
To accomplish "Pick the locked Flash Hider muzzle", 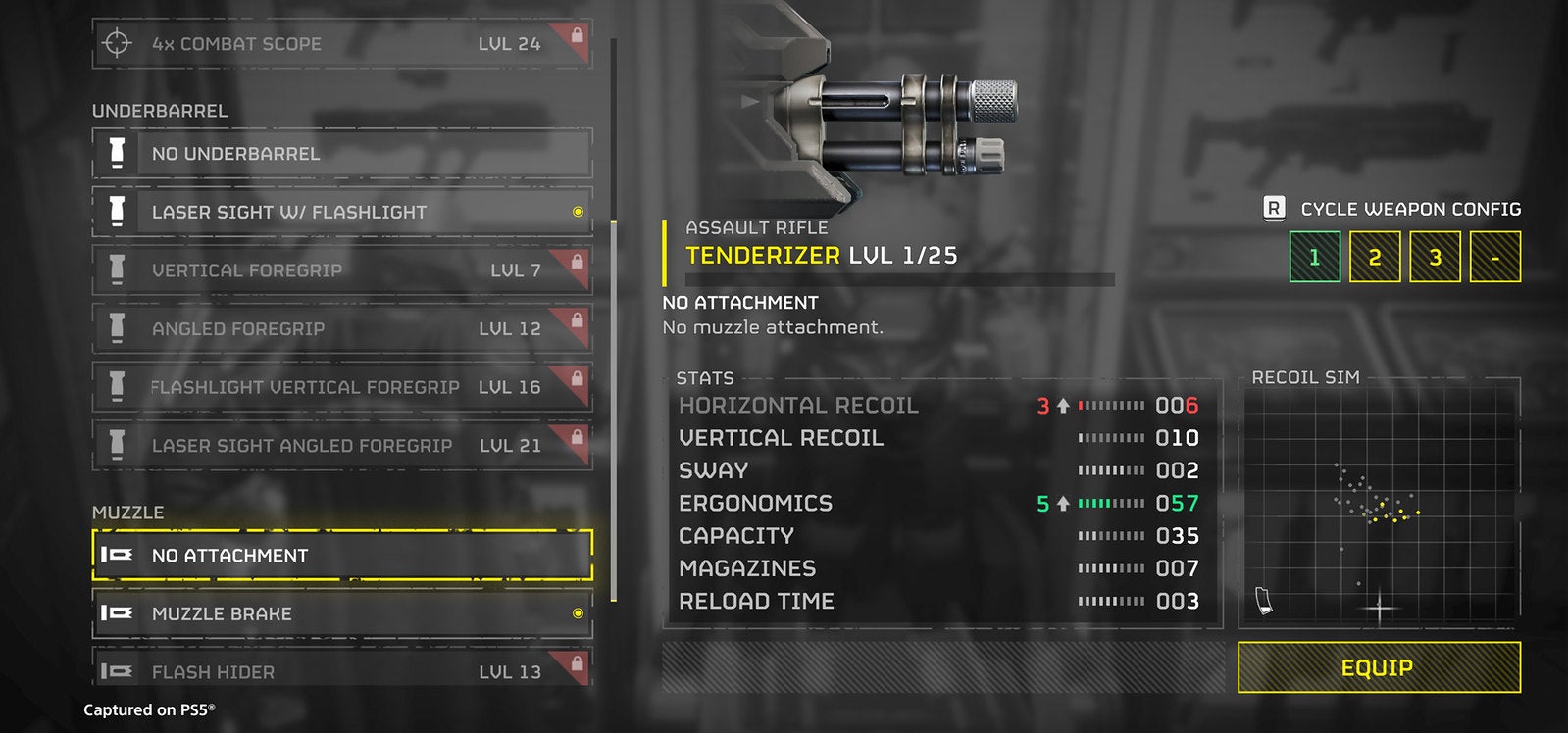I will tap(341, 671).
